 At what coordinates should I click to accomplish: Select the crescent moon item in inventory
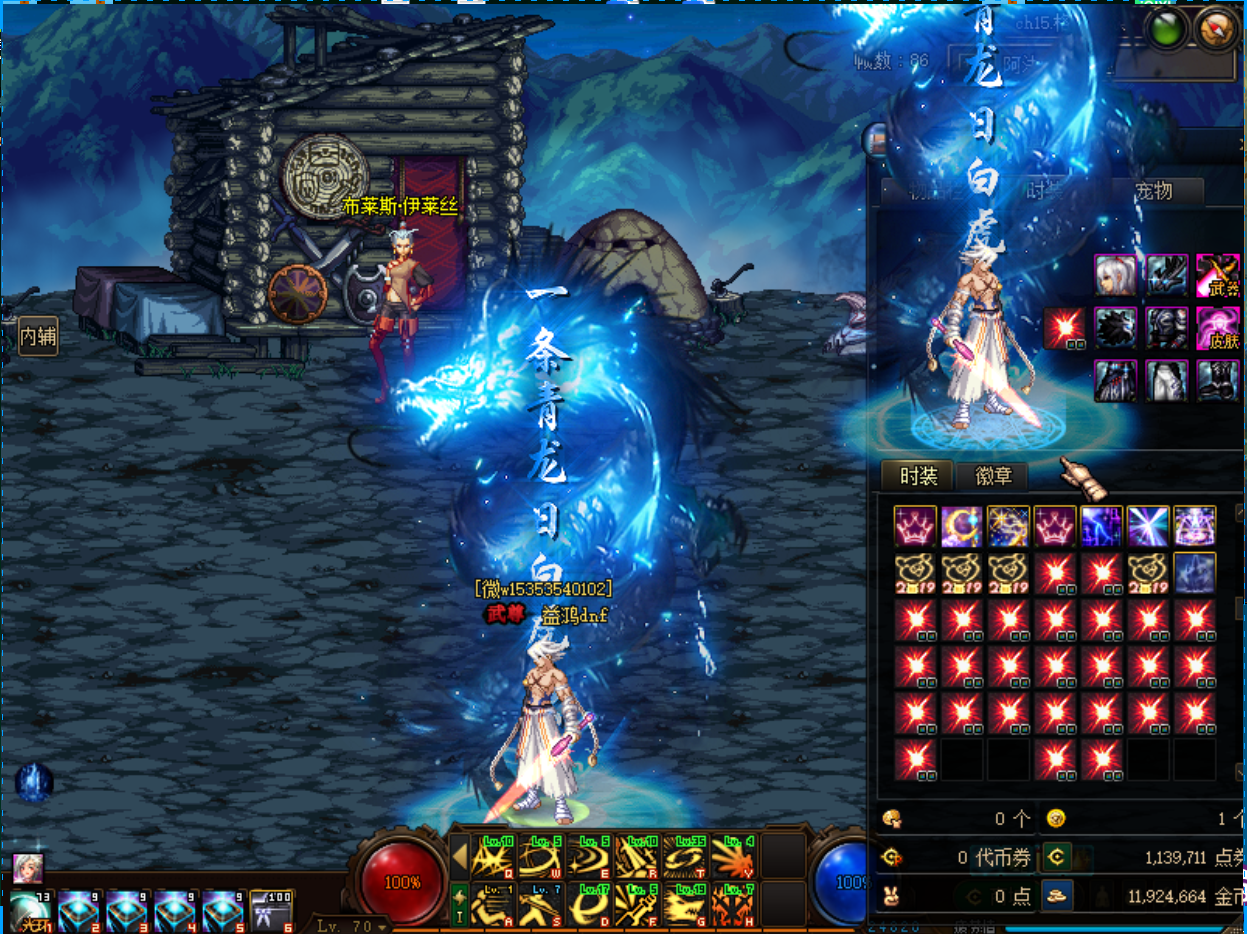(962, 526)
